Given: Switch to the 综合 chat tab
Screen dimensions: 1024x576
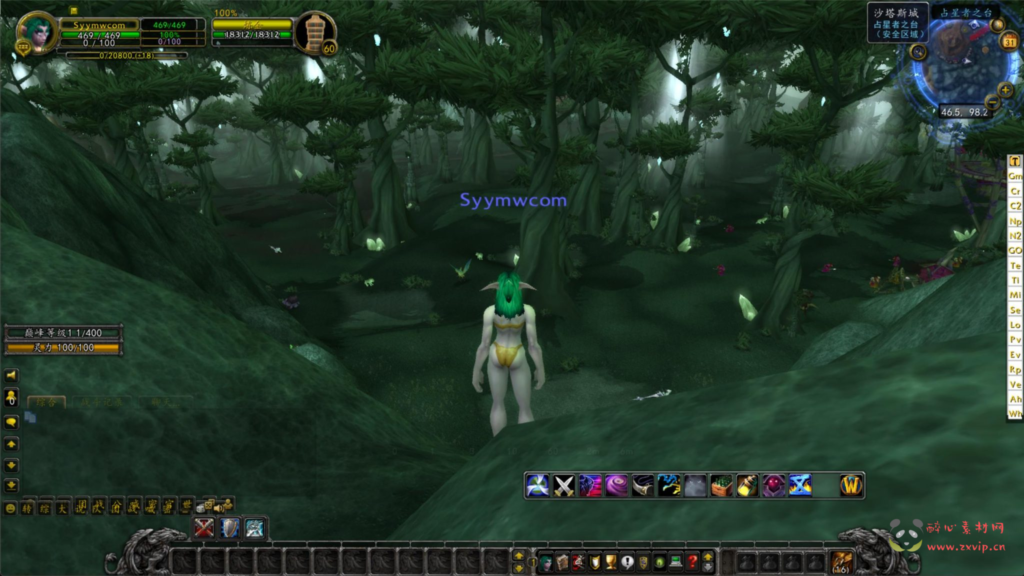Looking at the screenshot, I should 46,403.
